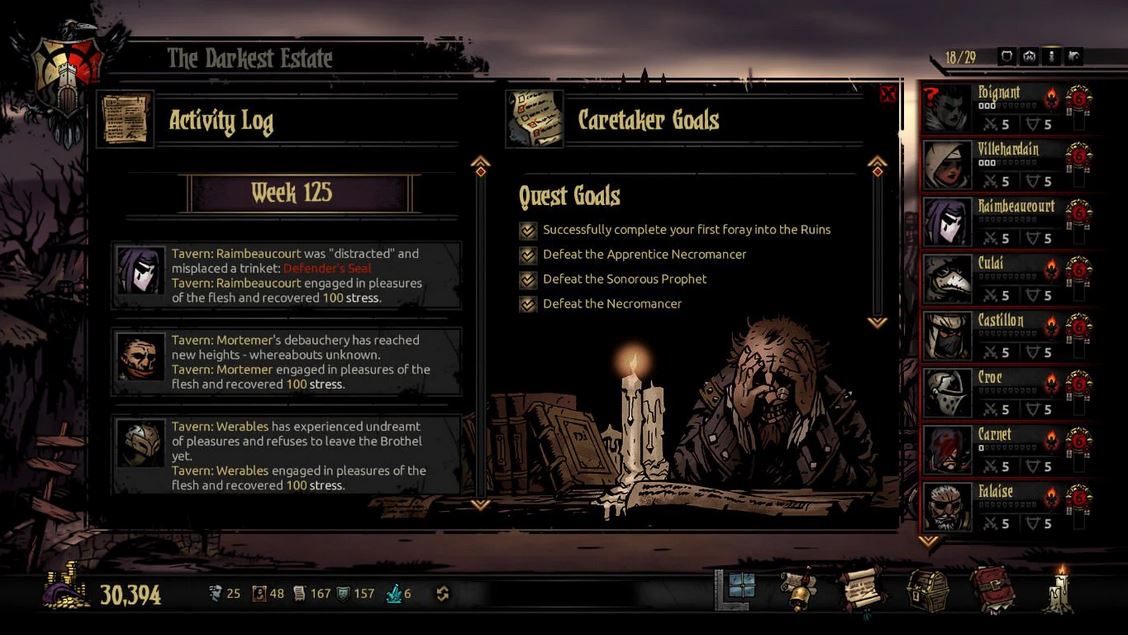
Task: Open the parchment scroll icon
Action: click(x=862, y=589)
